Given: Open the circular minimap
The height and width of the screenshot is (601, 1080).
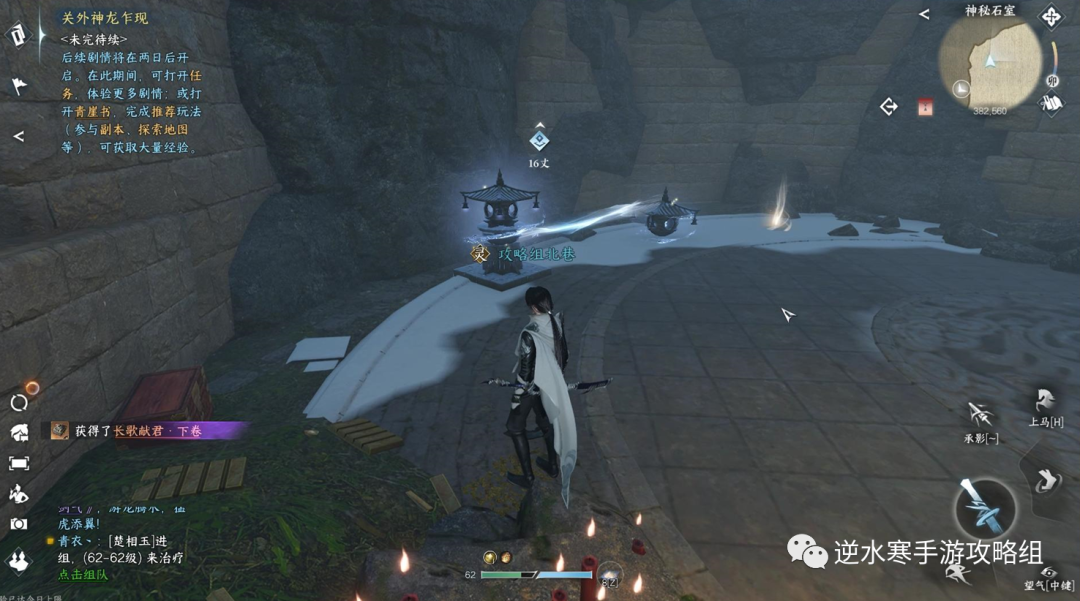Looking at the screenshot, I should 990,62.
